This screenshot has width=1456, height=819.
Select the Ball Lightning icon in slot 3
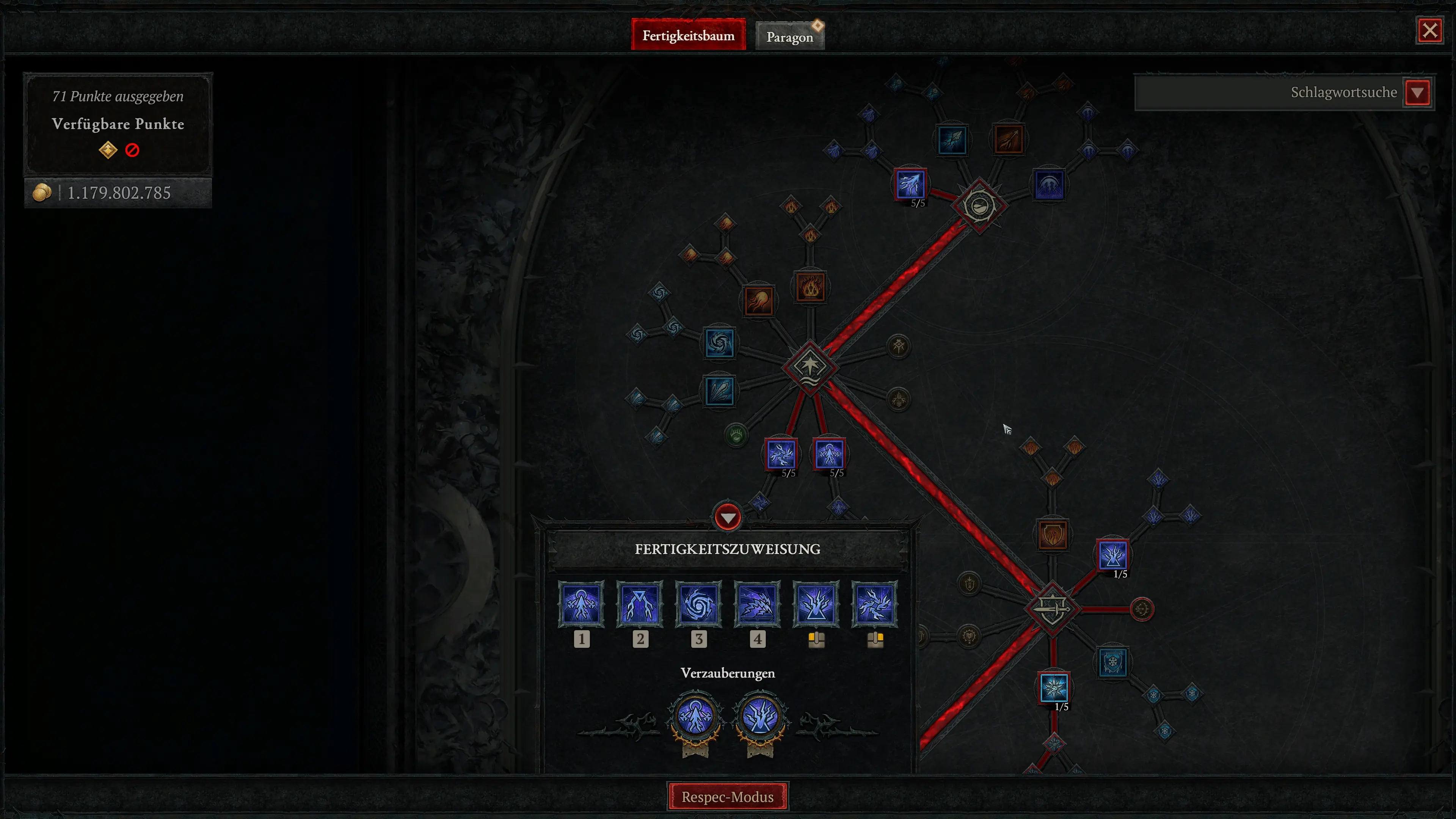point(699,605)
